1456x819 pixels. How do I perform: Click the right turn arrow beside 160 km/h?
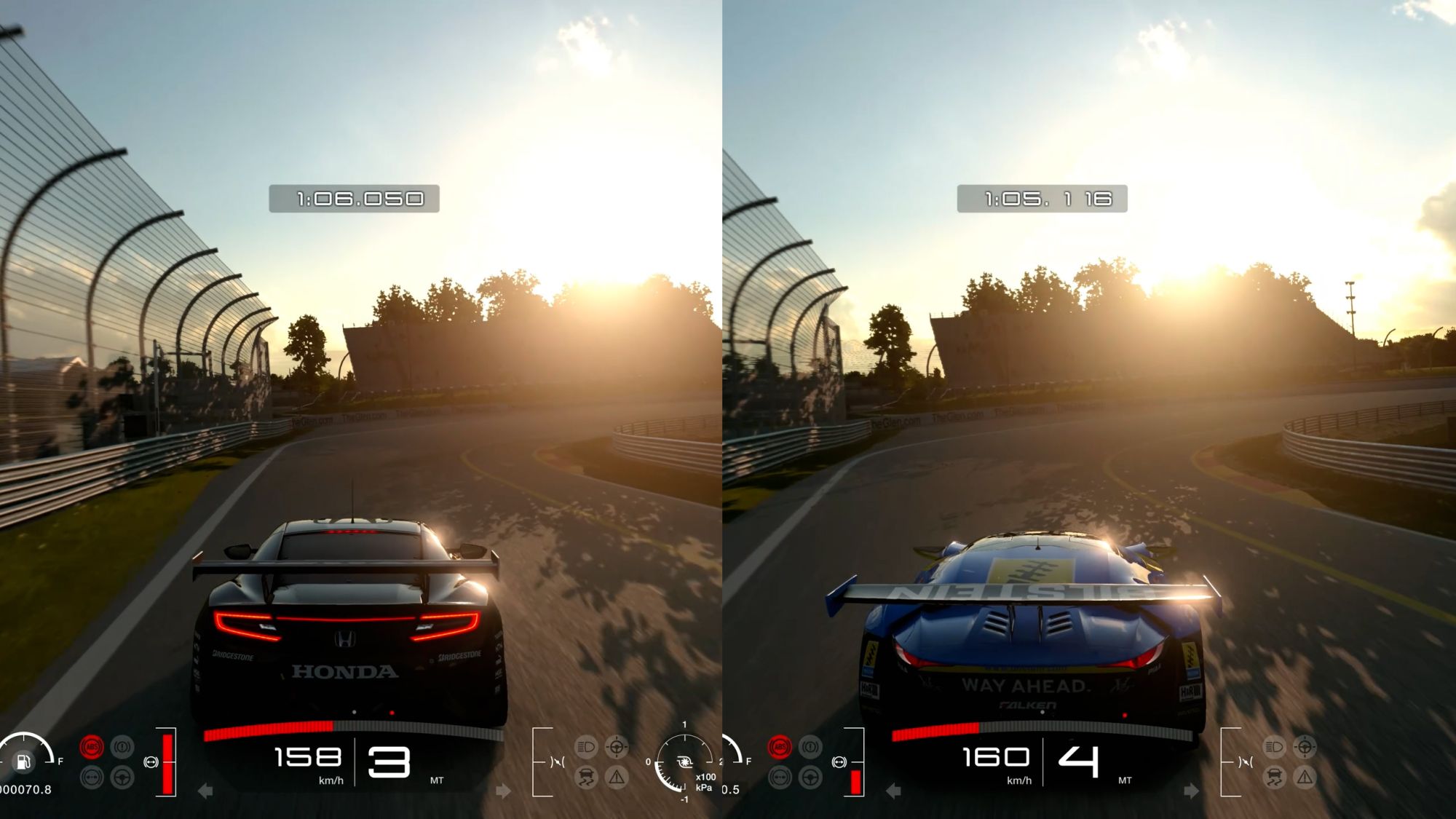coord(1191,791)
